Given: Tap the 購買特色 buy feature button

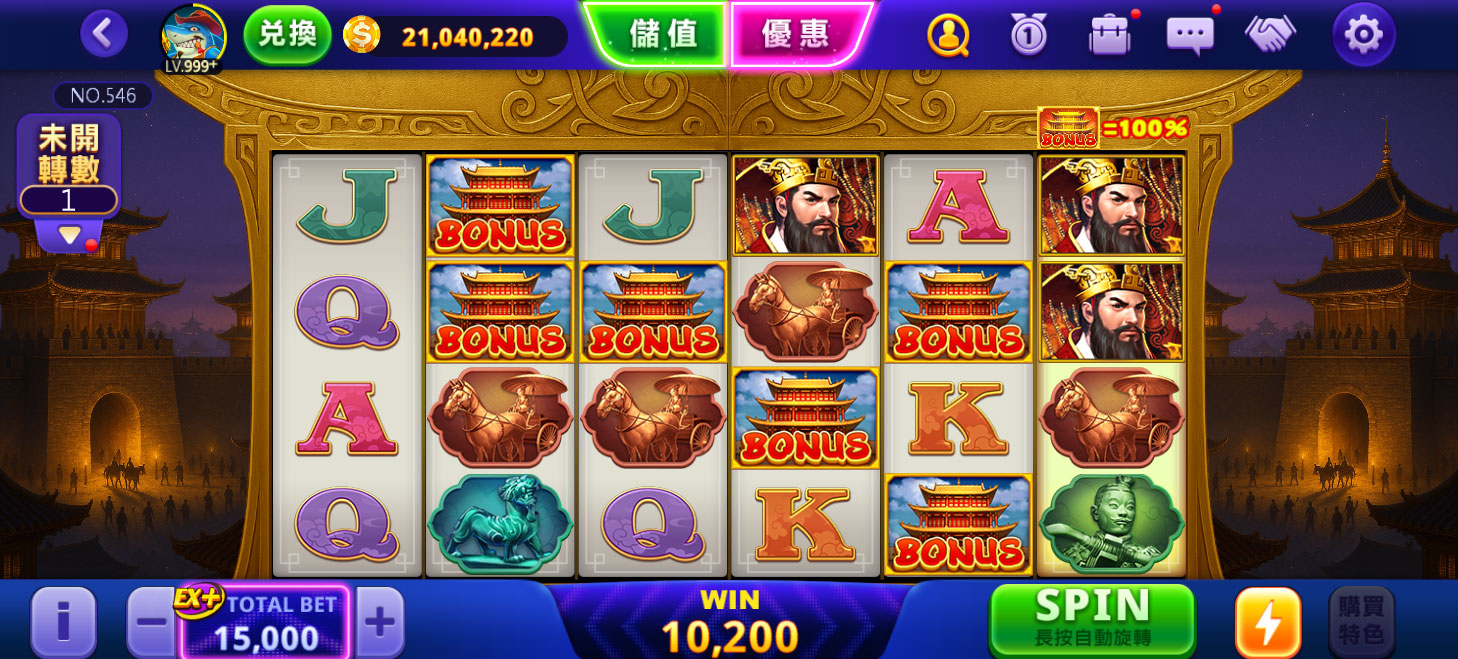Looking at the screenshot, I should (1360, 622).
